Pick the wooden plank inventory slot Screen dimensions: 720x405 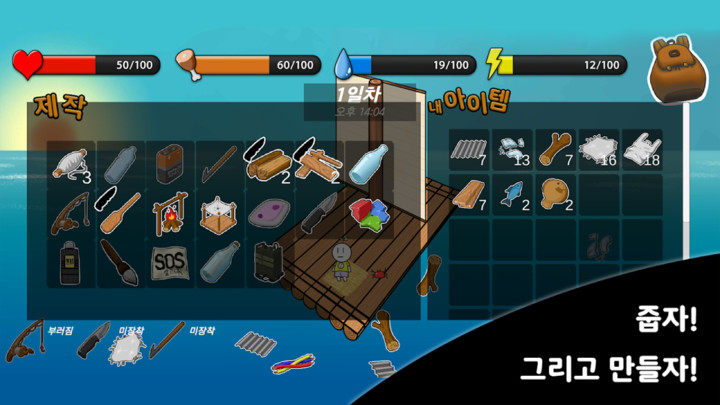coord(468,193)
